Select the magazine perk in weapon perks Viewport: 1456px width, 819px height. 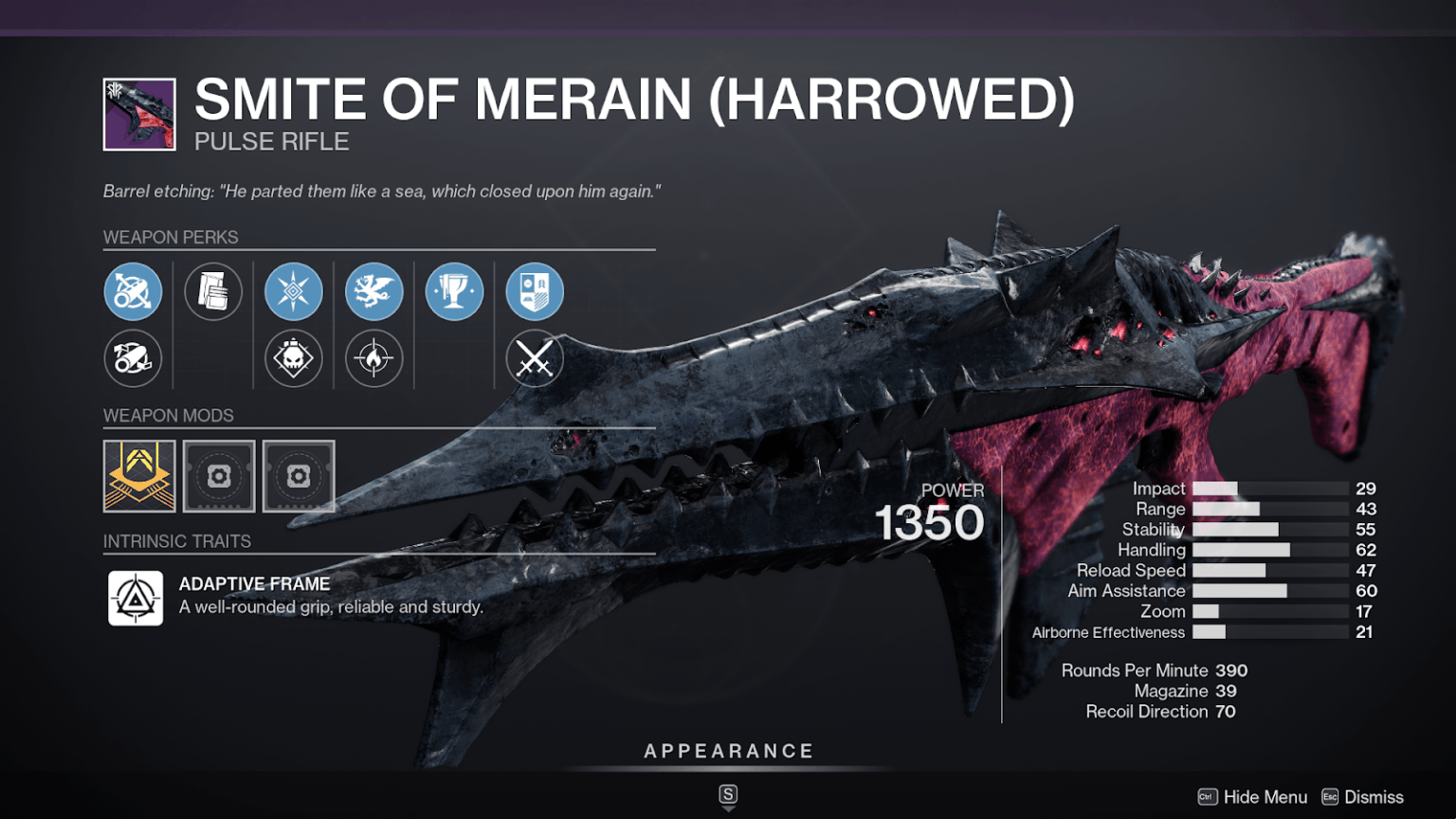coord(213,291)
